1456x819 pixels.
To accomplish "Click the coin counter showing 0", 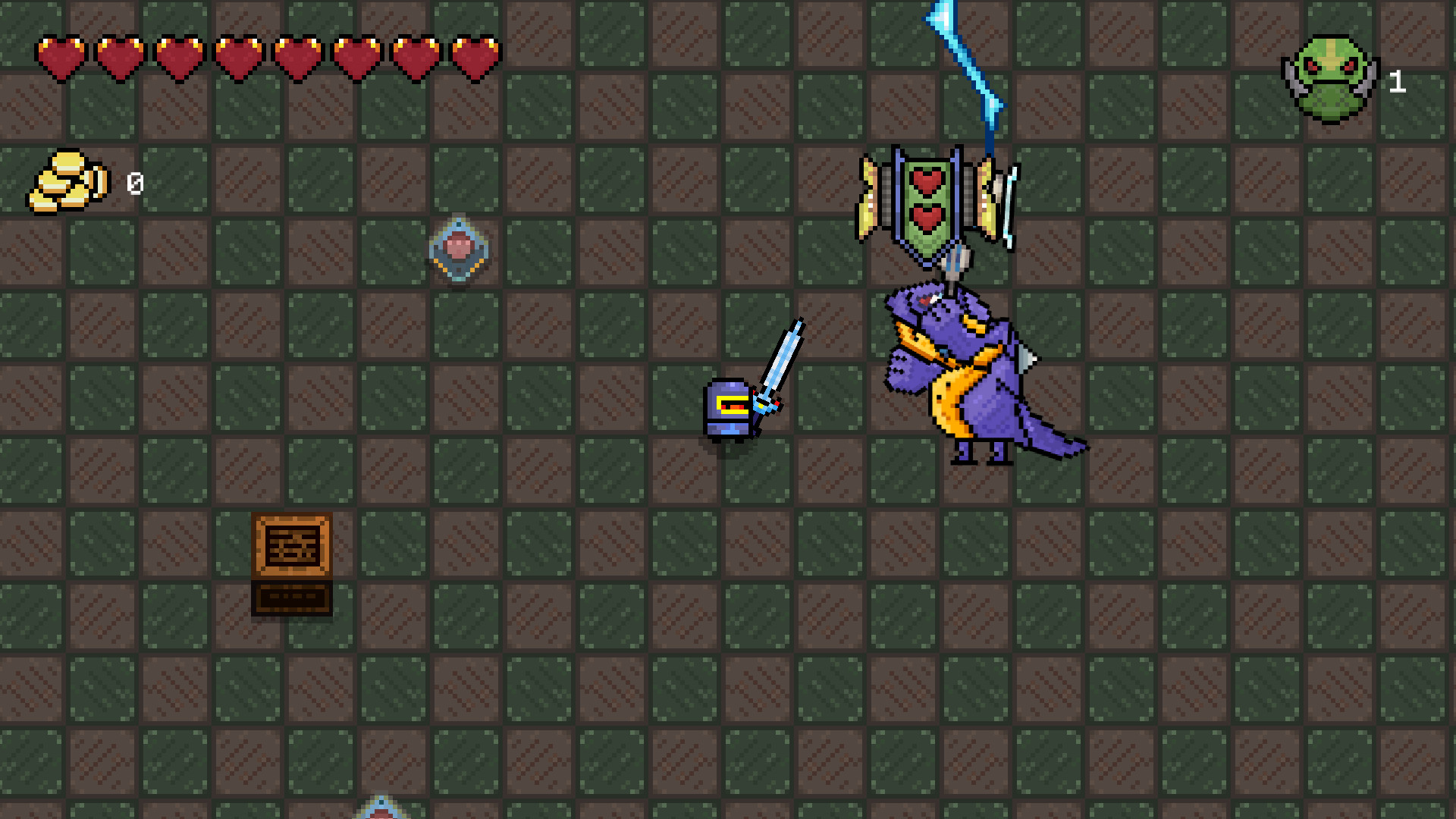I will [135, 182].
